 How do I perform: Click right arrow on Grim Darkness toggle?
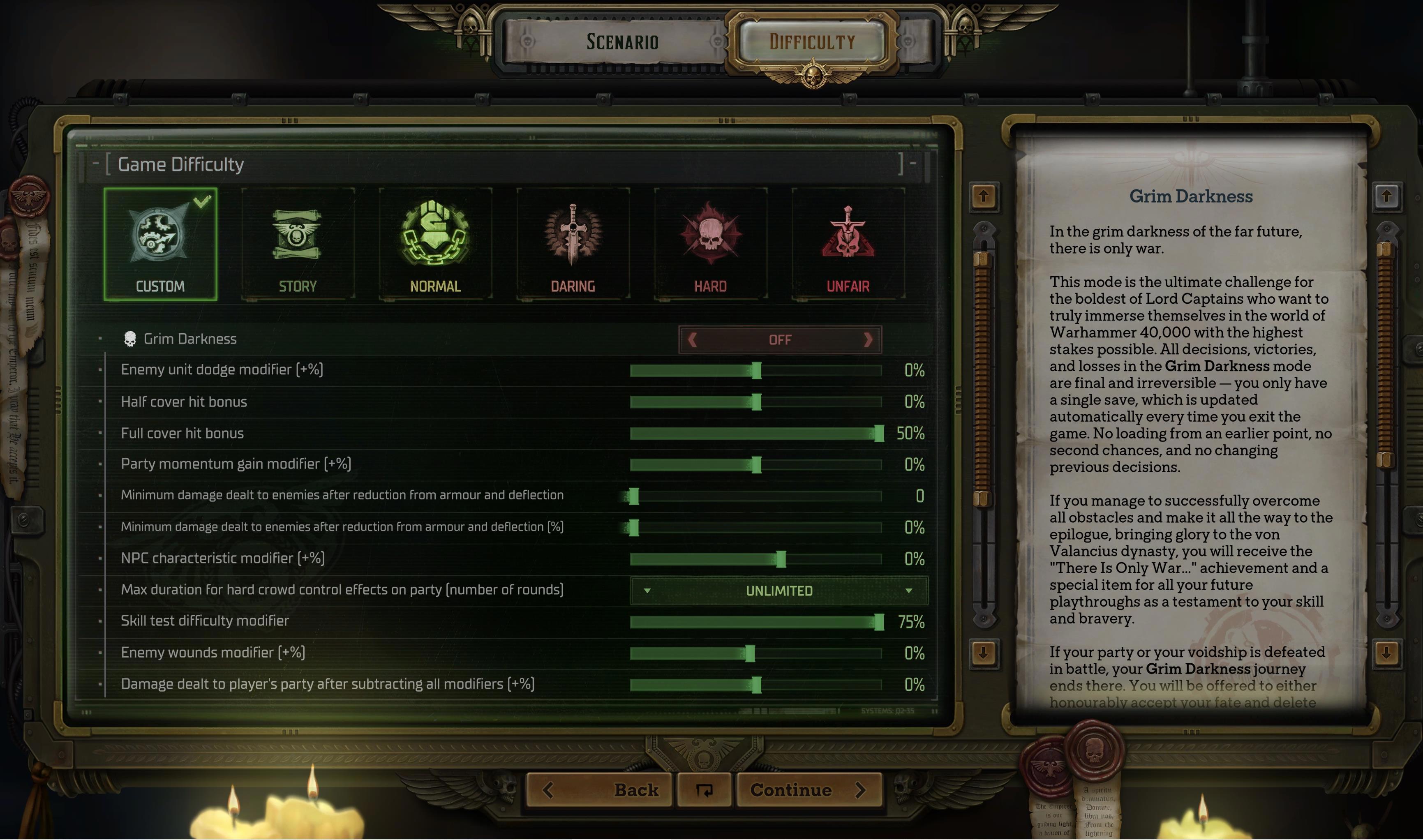868,339
